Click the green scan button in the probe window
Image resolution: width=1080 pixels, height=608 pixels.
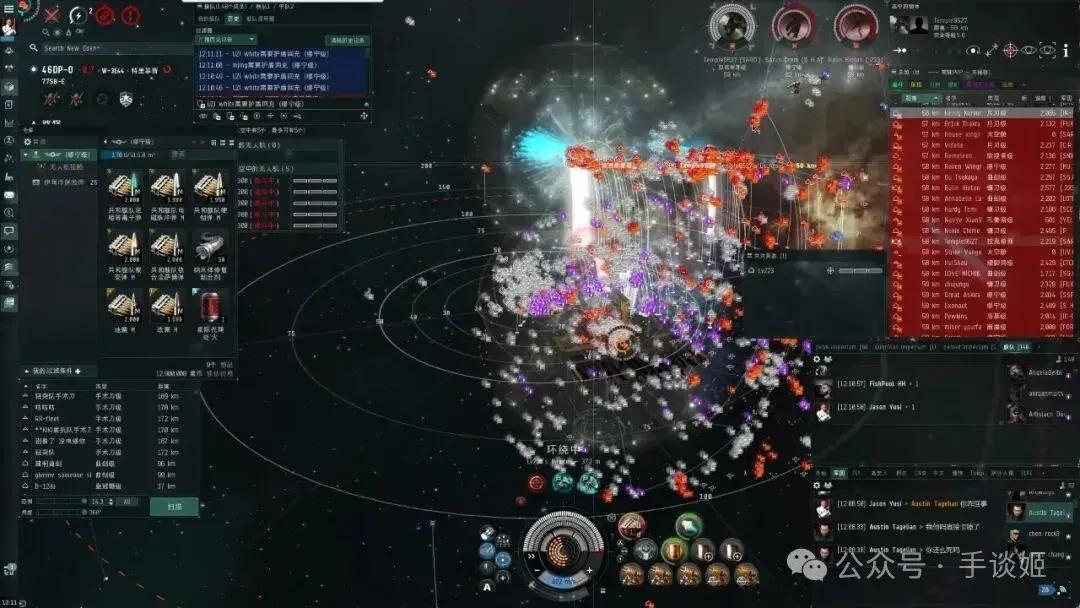click(x=174, y=506)
